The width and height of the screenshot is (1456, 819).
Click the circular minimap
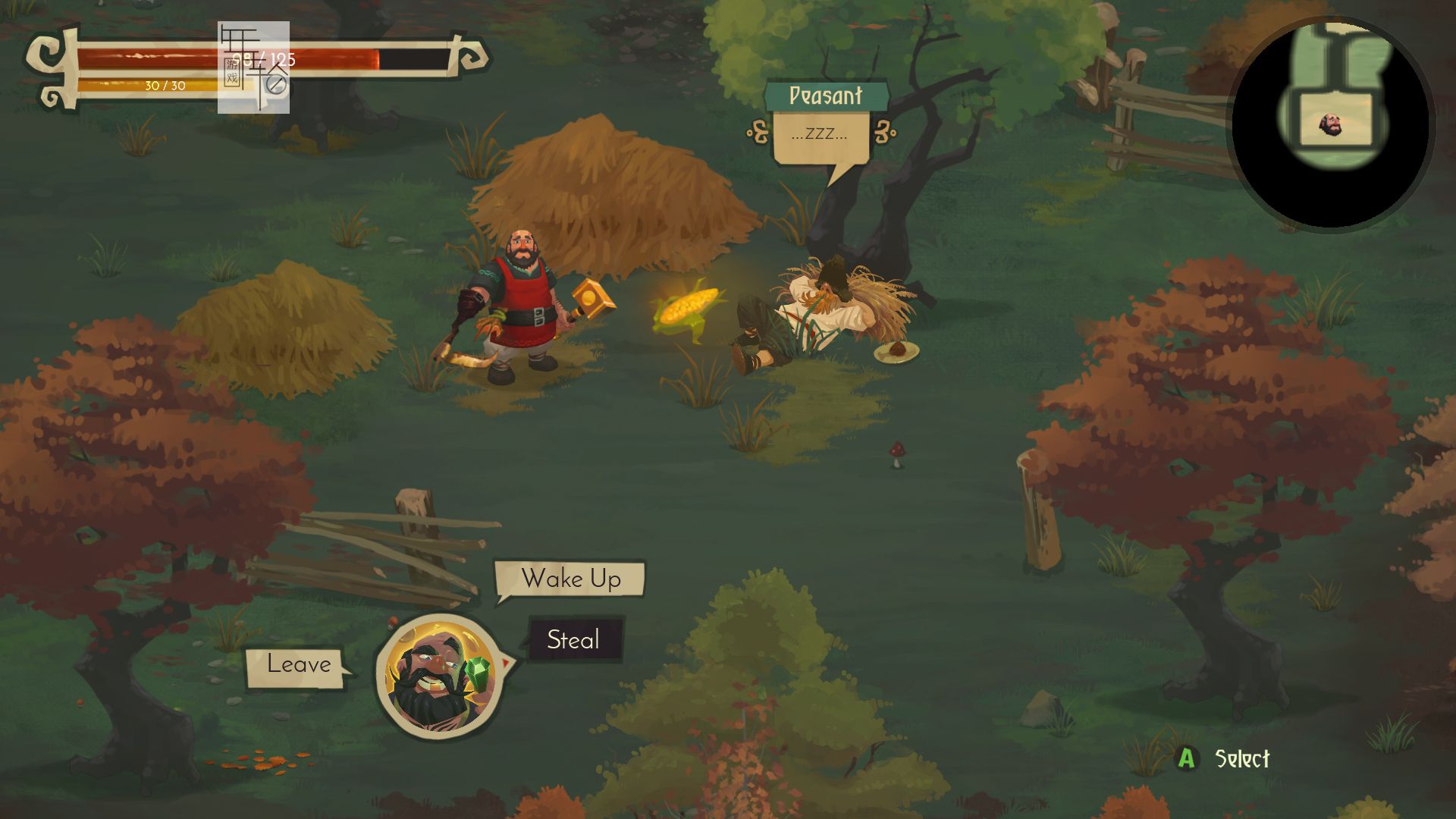[x=1331, y=125]
